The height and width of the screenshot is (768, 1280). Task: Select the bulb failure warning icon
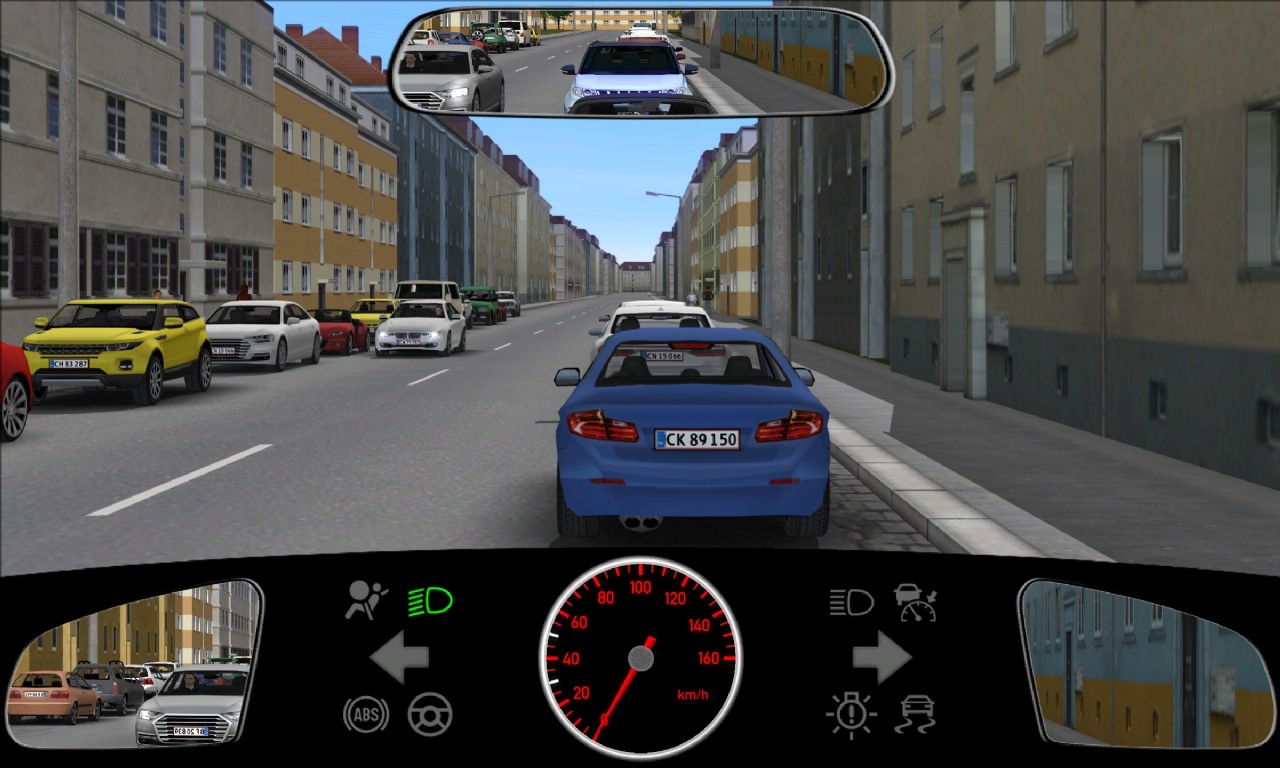coord(851,715)
